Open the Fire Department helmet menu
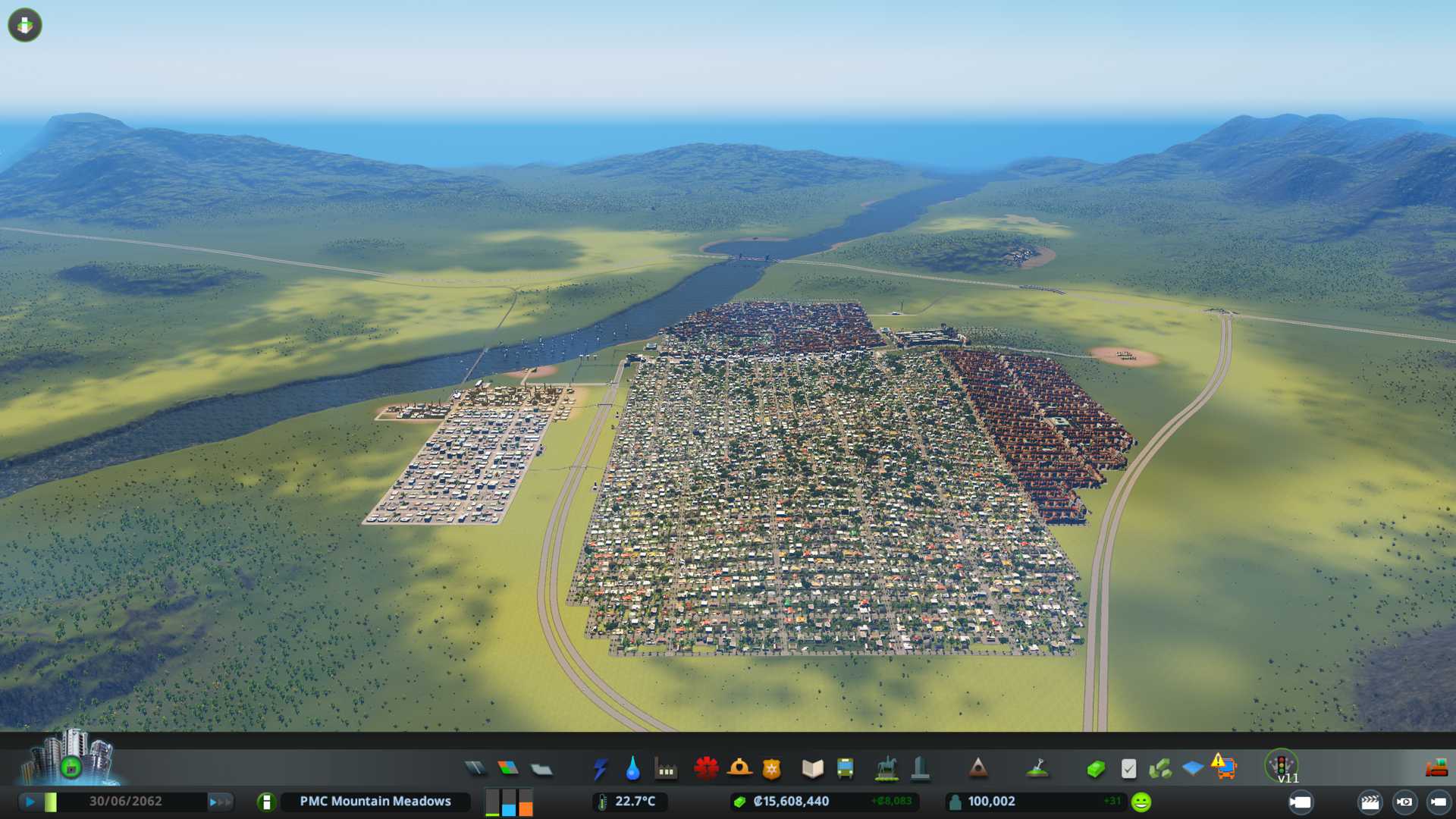Viewport: 1456px width, 819px height. [739, 769]
